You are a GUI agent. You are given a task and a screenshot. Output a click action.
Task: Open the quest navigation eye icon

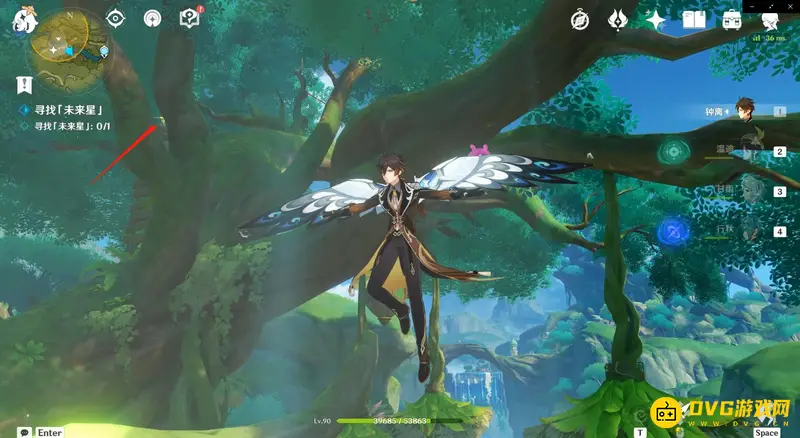pyautogui.click(x=116, y=18)
